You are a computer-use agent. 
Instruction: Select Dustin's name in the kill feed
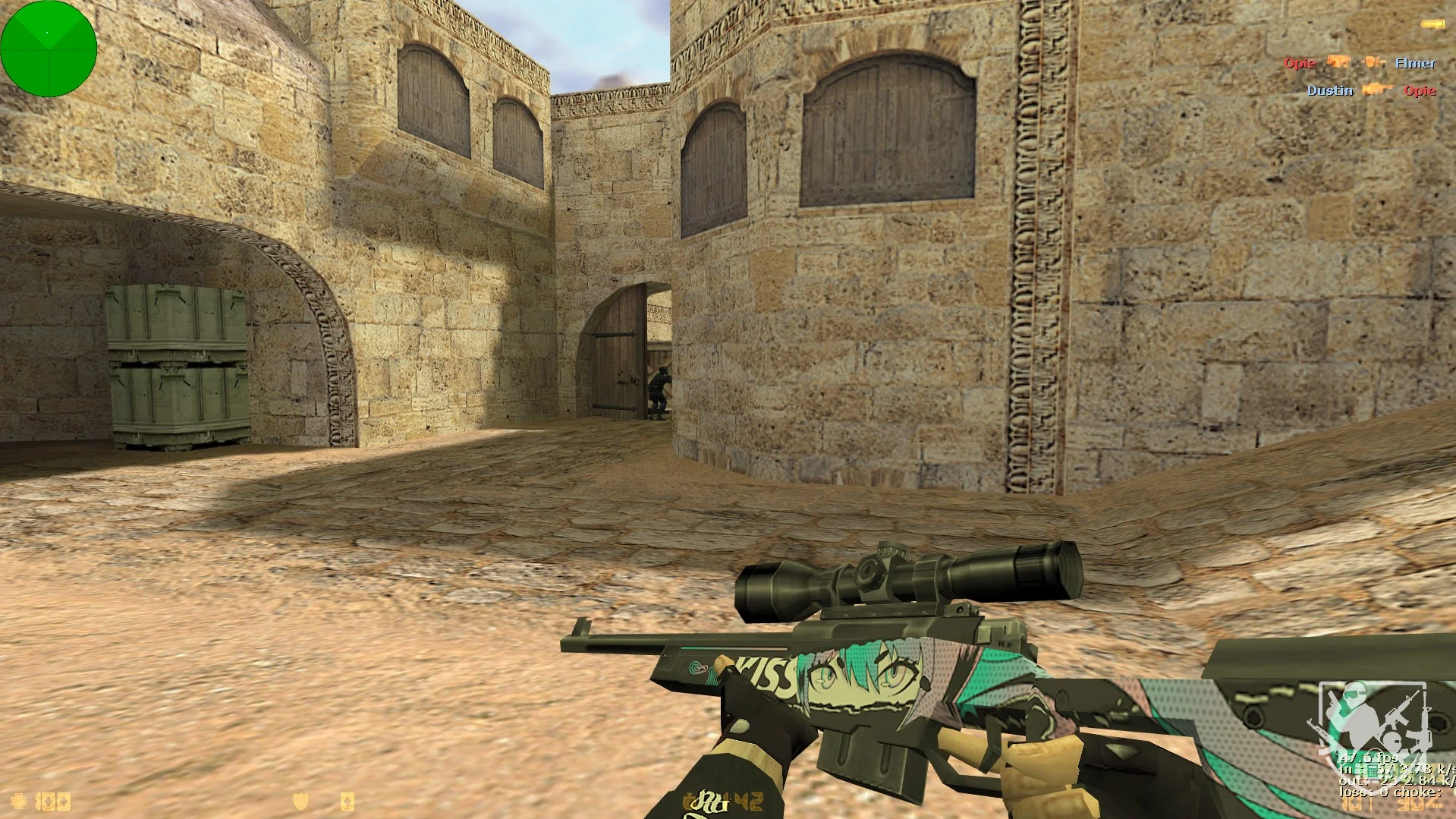tap(1329, 90)
